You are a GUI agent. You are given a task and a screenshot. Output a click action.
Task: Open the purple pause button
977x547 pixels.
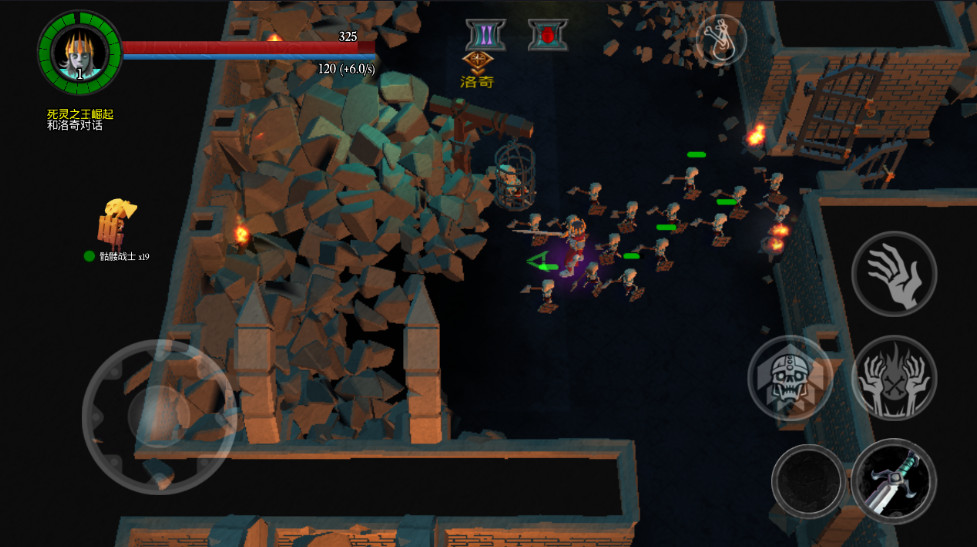485,35
